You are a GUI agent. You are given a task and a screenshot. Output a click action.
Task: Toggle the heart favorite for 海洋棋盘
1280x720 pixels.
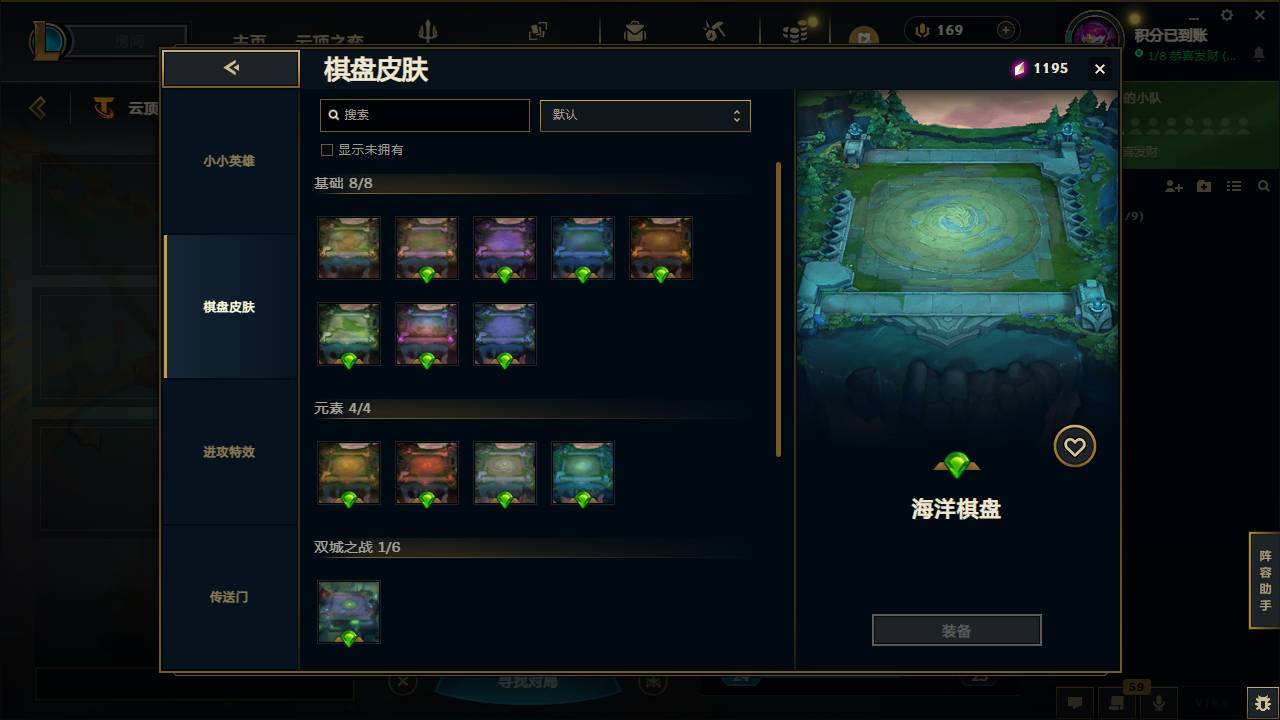pyautogui.click(x=1074, y=446)
